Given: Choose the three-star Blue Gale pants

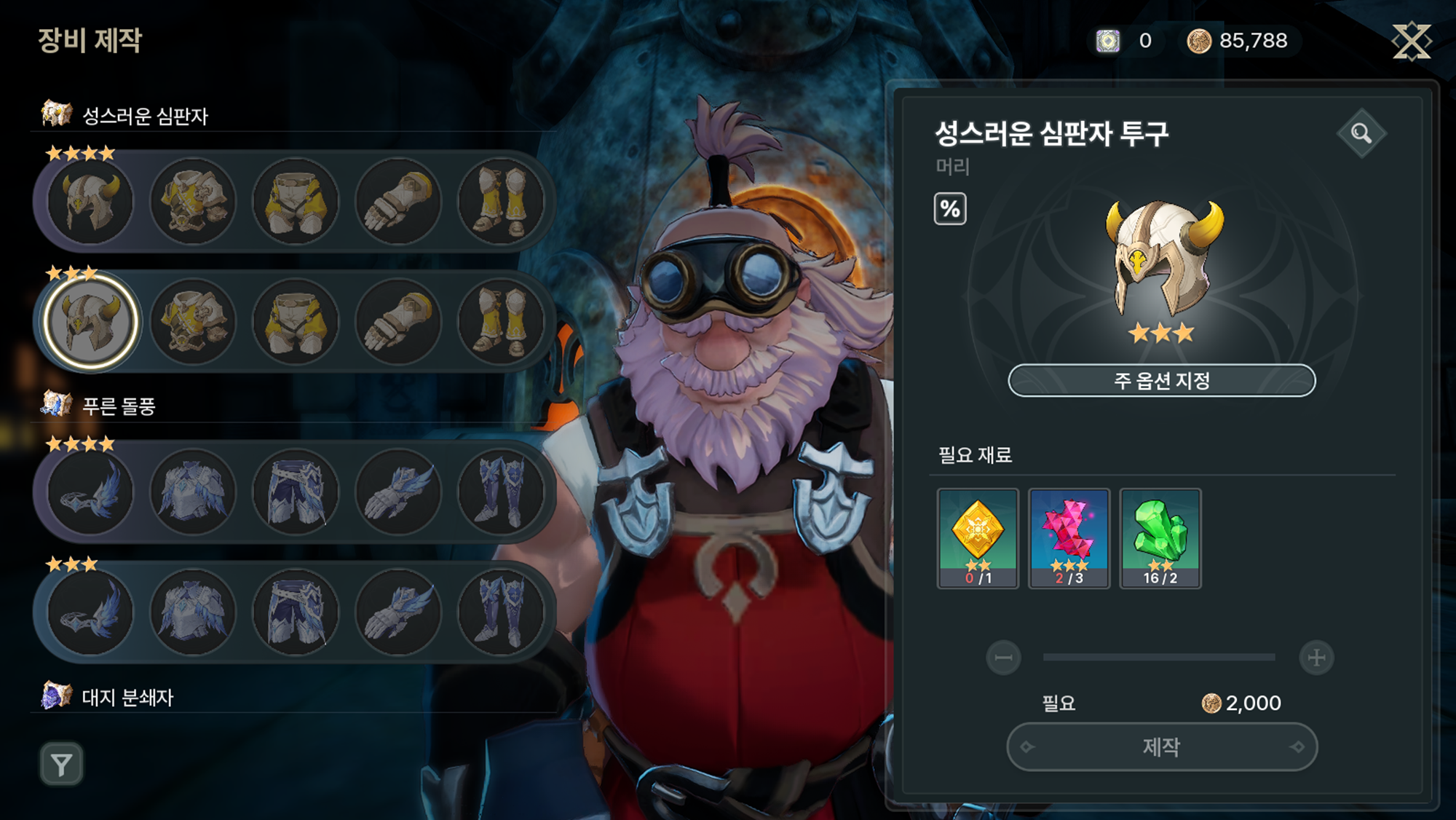Looking at the screenshot, I should [x=296, y=612].
